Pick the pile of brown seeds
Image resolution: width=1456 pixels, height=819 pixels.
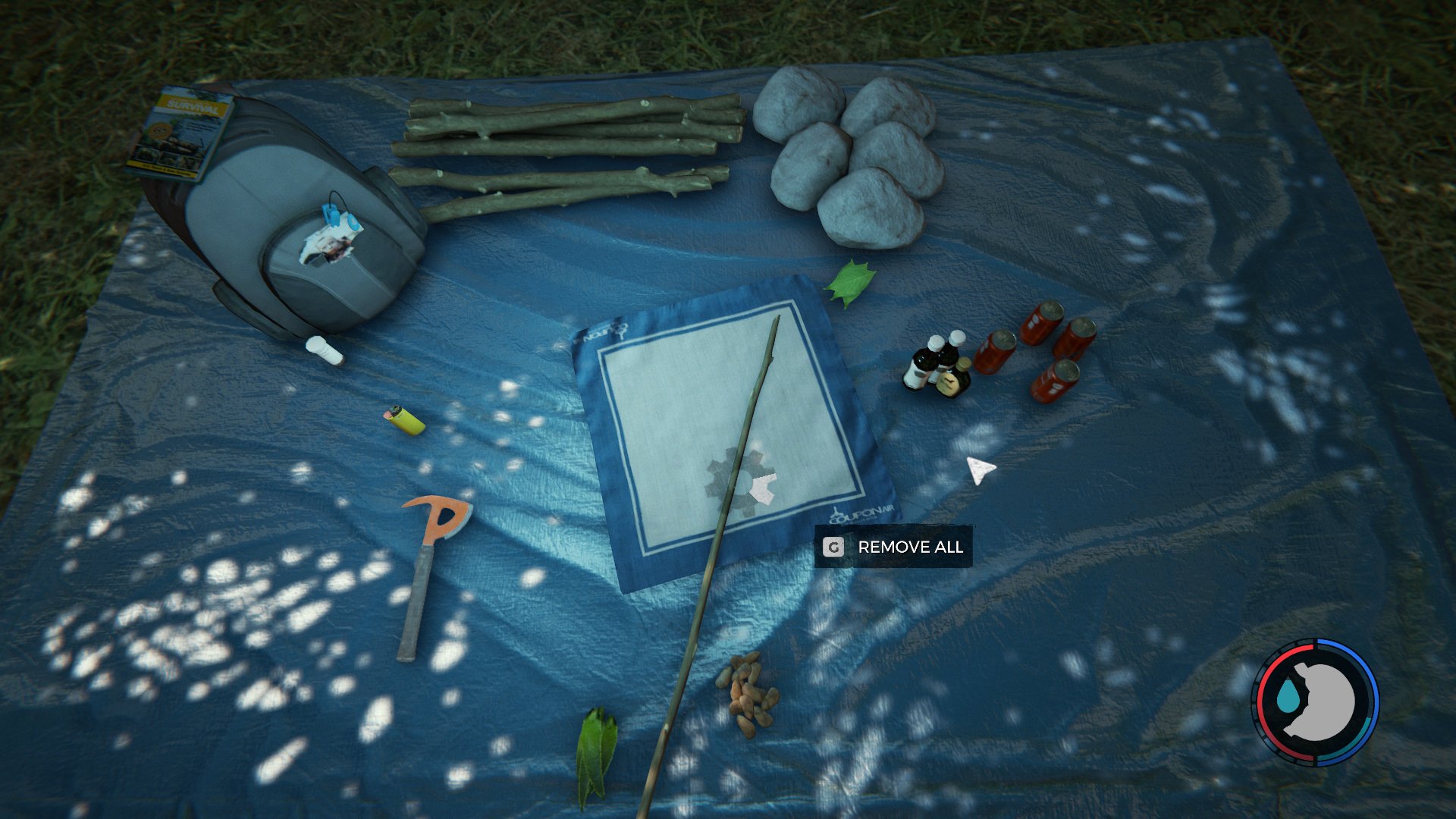[748, 692]
